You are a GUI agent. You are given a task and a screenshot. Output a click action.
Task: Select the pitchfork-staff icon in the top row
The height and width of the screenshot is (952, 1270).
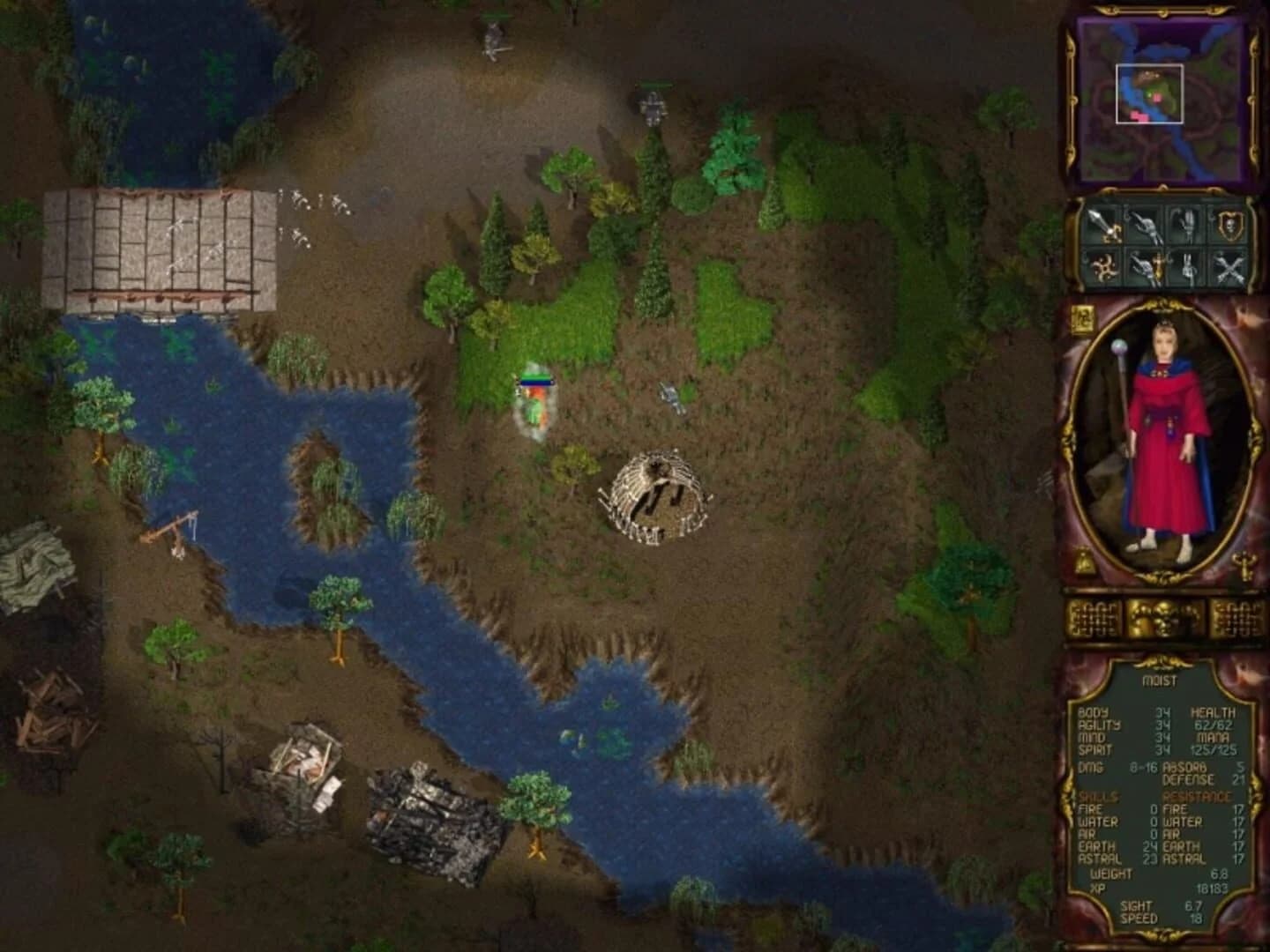click(1190, 227)
